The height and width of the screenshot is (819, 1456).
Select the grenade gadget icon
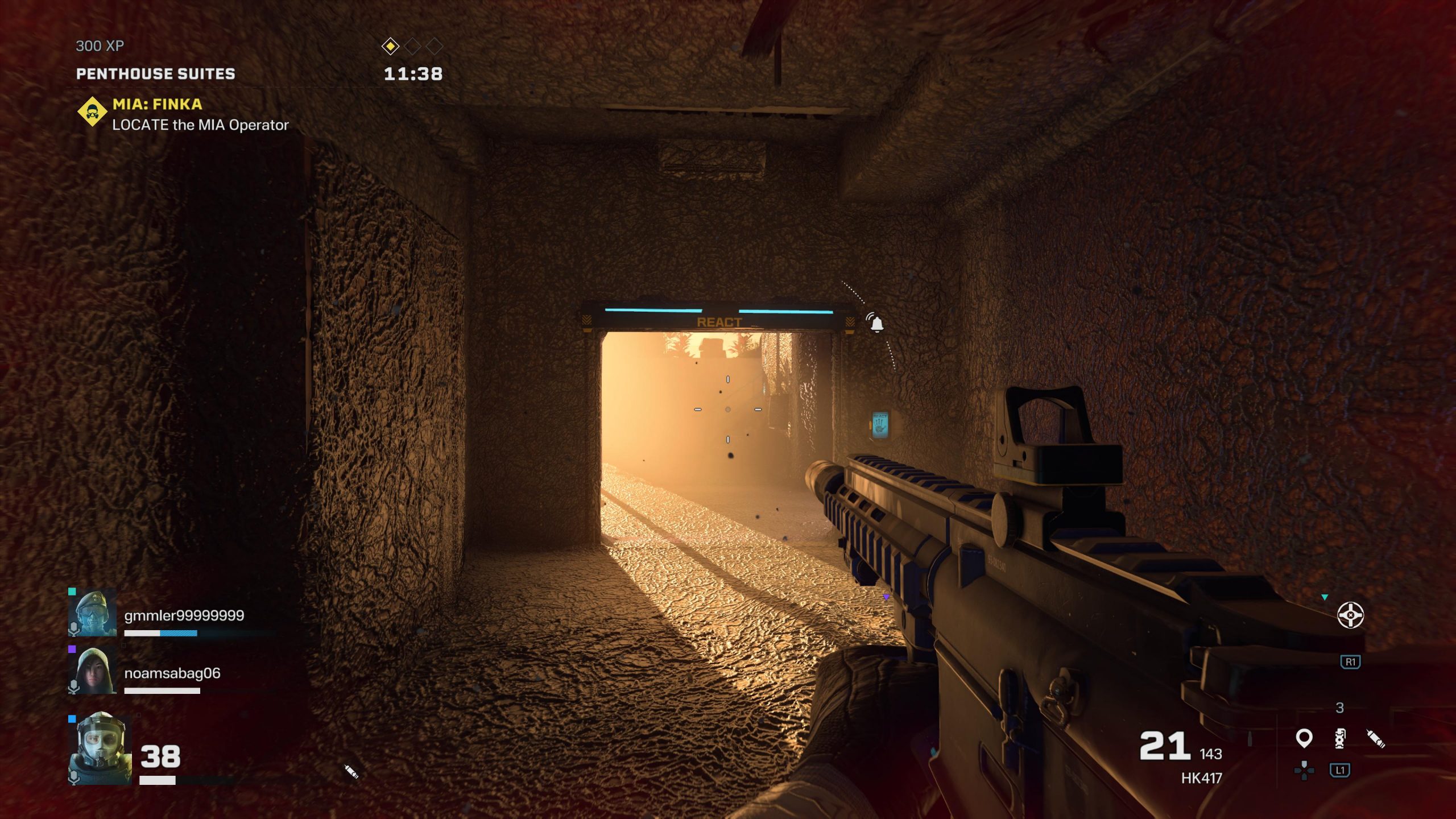pos(1340,738)
